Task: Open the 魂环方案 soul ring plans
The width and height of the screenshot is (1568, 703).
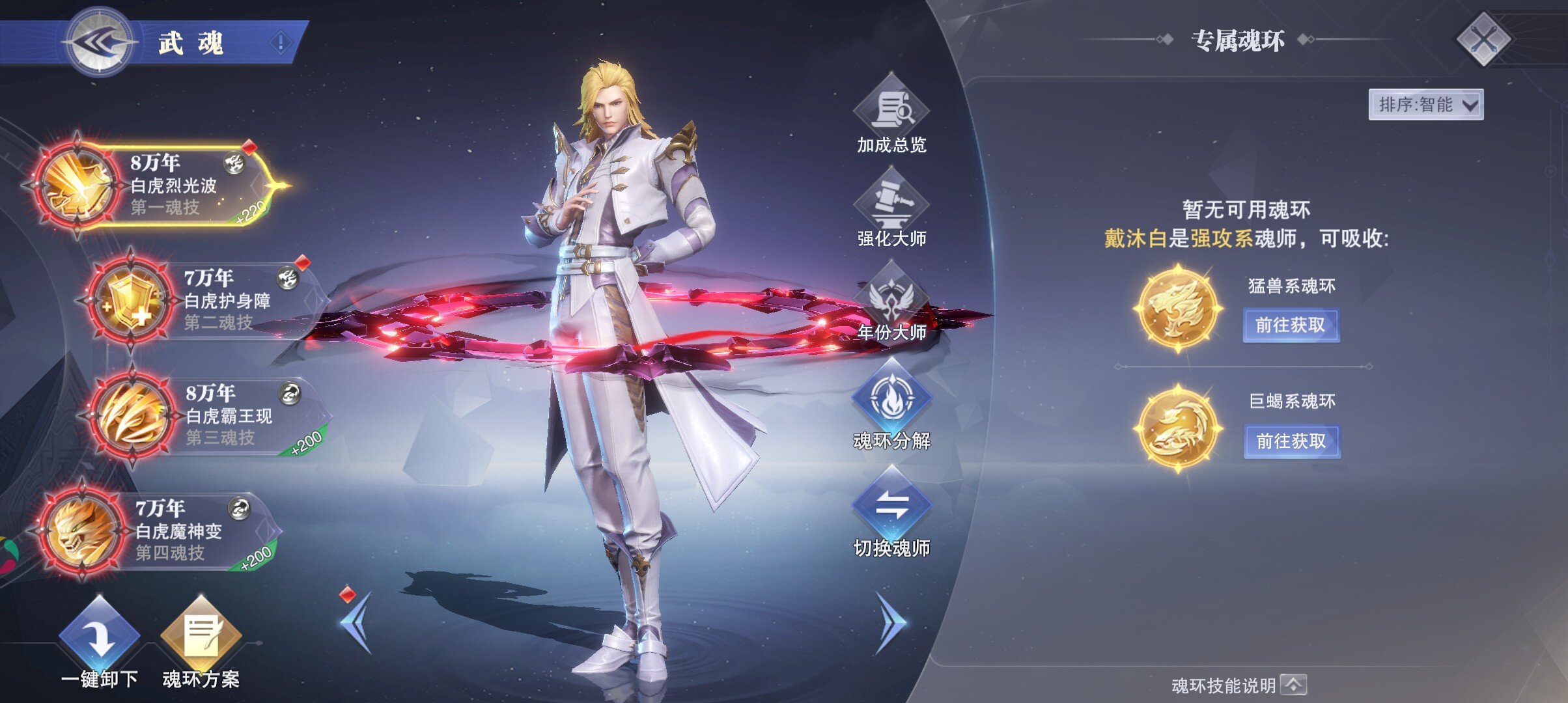Action: coord(201,641)
